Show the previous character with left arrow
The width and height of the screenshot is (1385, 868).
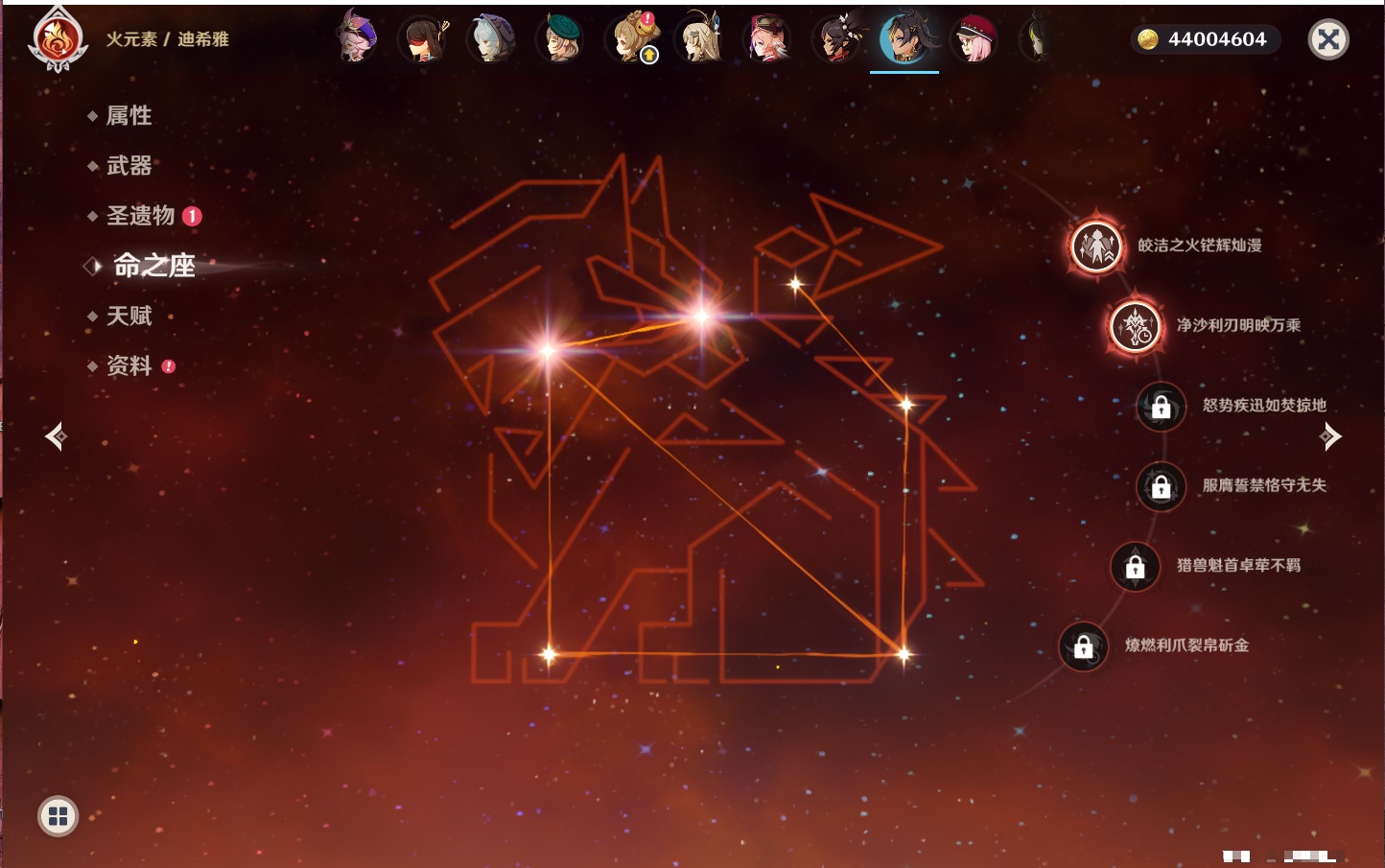pos(56,436)
